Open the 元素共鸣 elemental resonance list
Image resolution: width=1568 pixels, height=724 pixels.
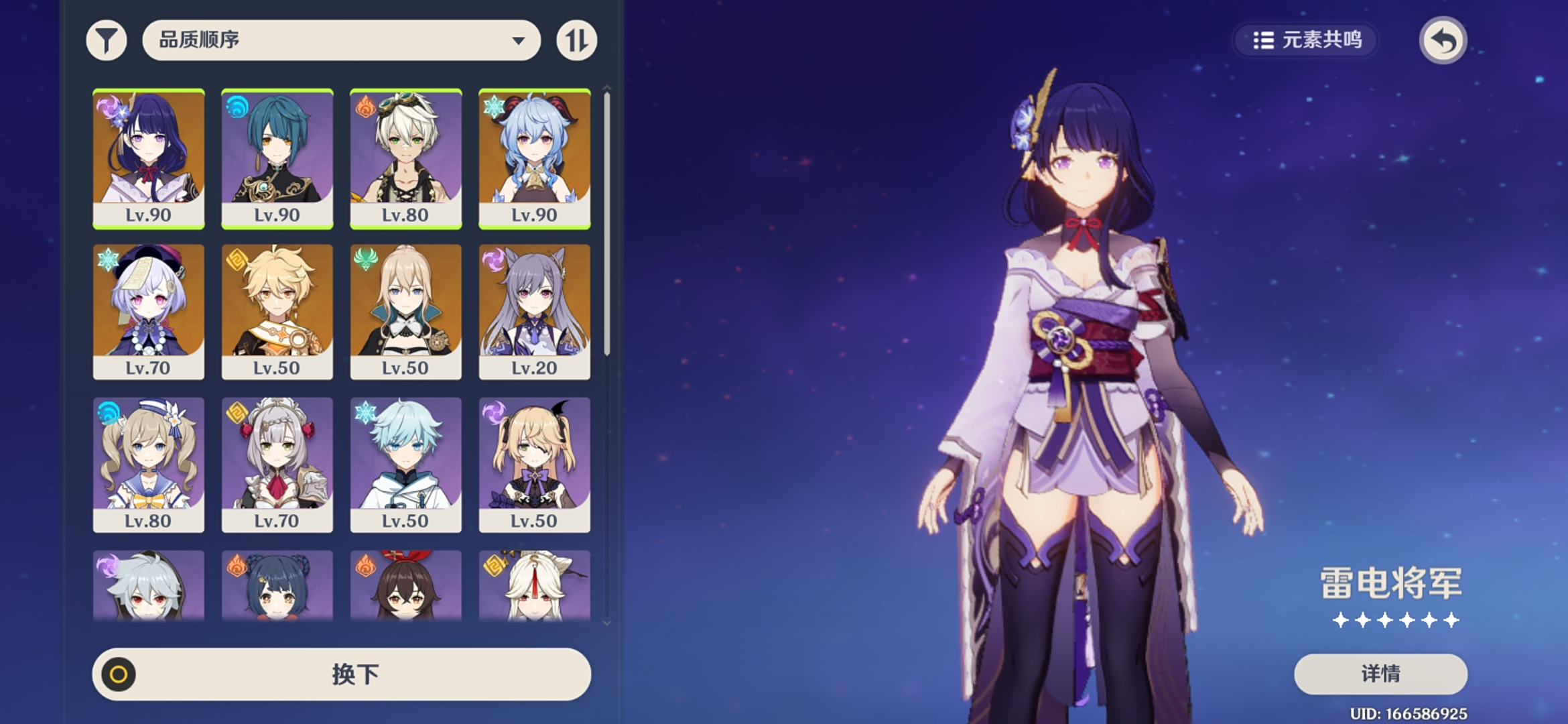(x=1307, y=40)
